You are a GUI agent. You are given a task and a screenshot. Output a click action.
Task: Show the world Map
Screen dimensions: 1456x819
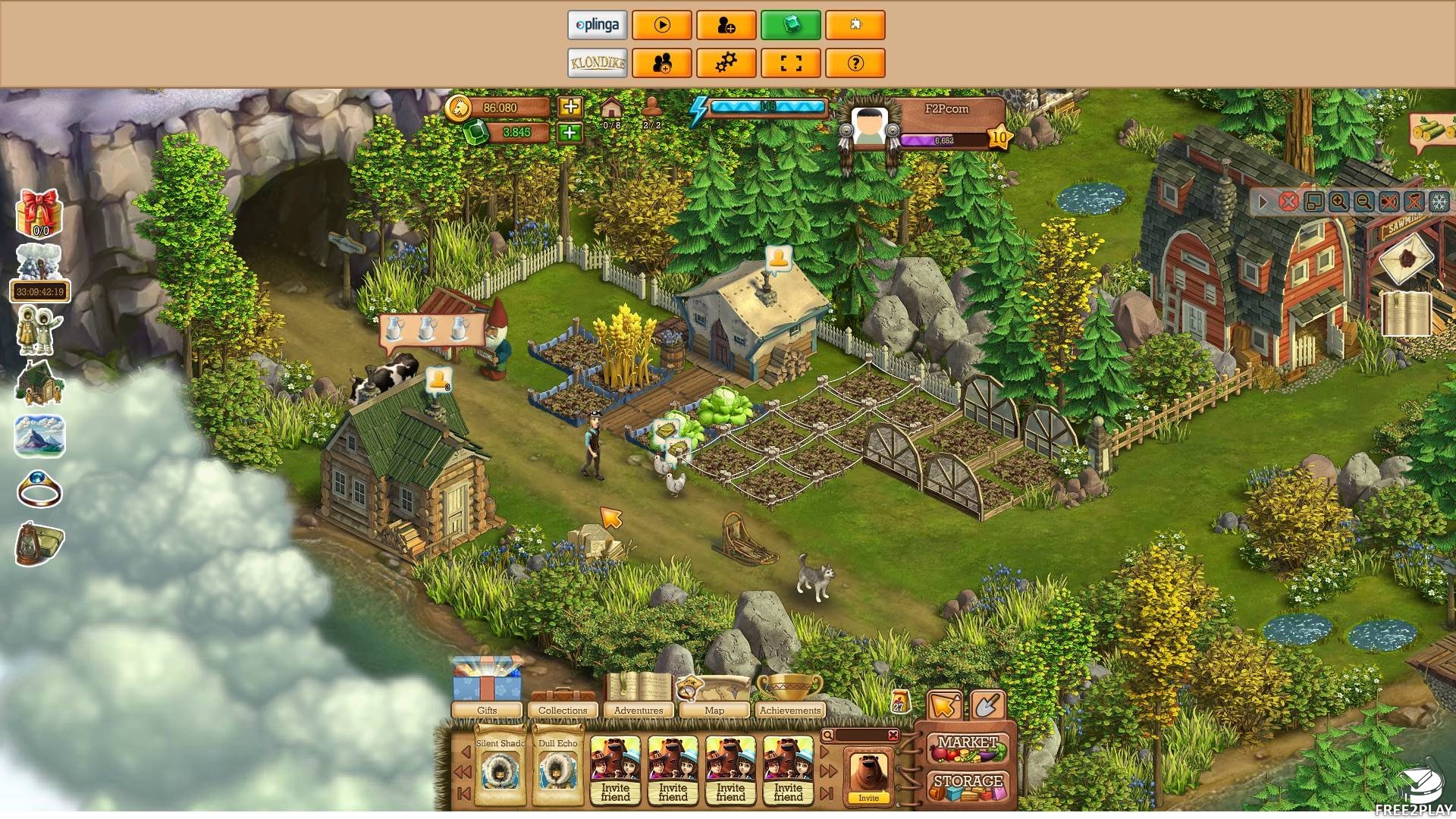tap(714, 694)
